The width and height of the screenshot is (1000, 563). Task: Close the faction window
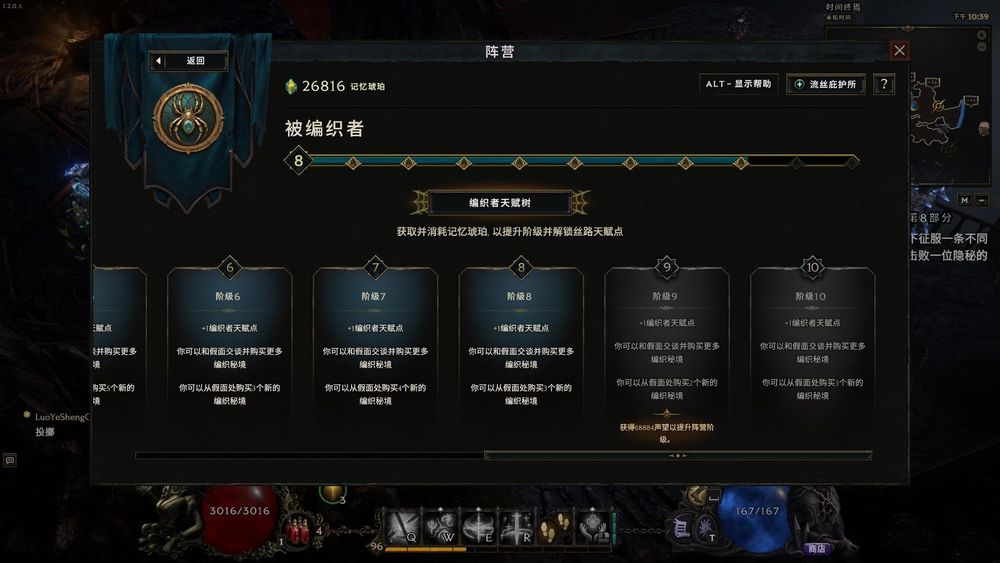coord(900,51)
